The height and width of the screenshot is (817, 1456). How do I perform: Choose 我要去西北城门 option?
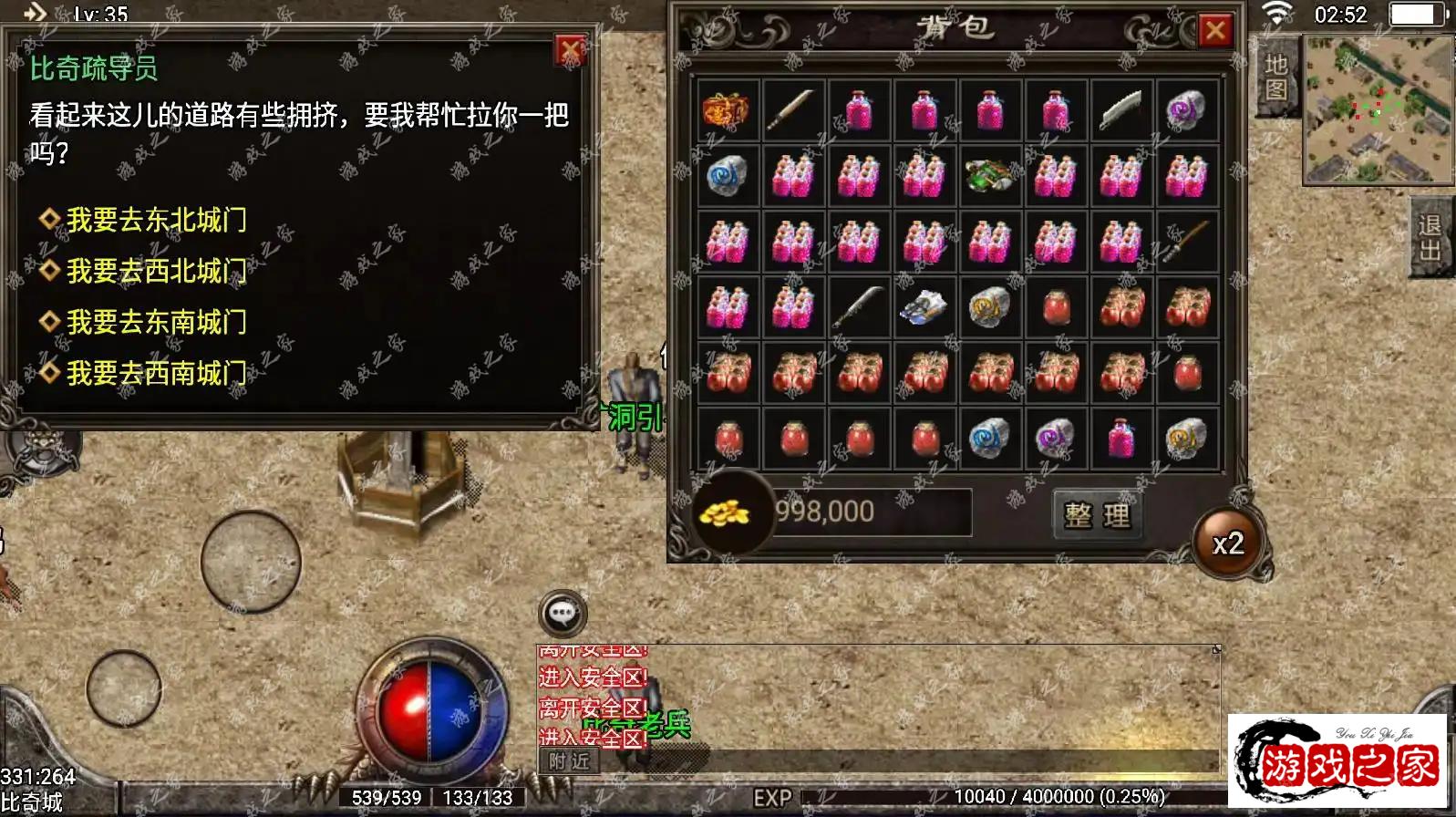pos(155,271)
